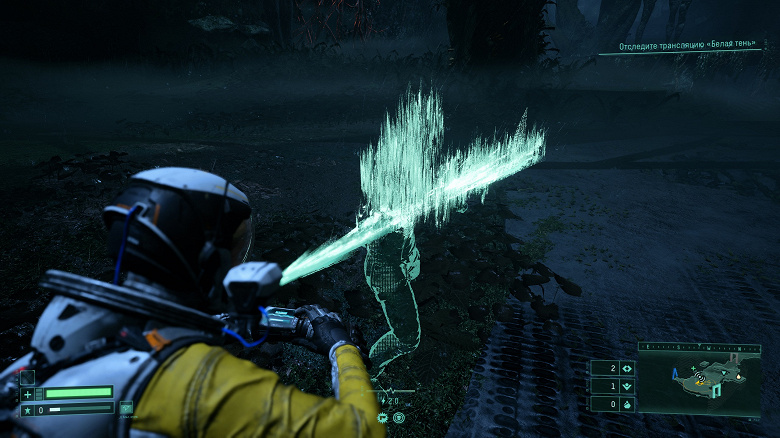Select the middle resource slot showing 1
The width and height of the screenshot is (780, 438).
coord(613,386)
